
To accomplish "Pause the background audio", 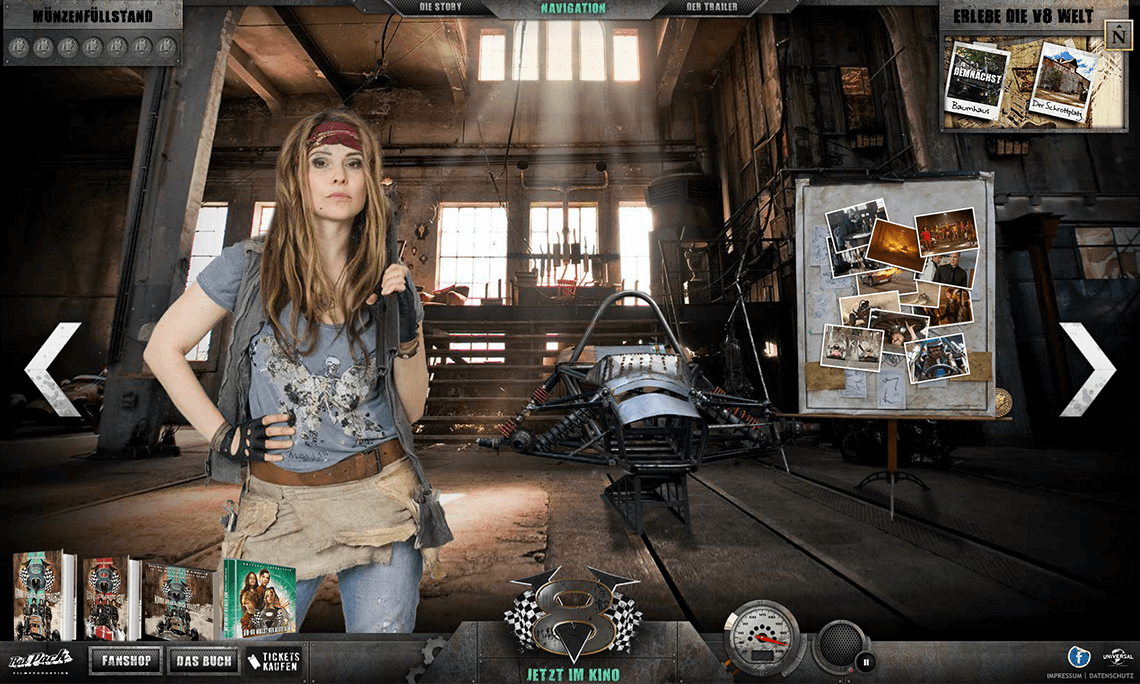I will 866,660.
